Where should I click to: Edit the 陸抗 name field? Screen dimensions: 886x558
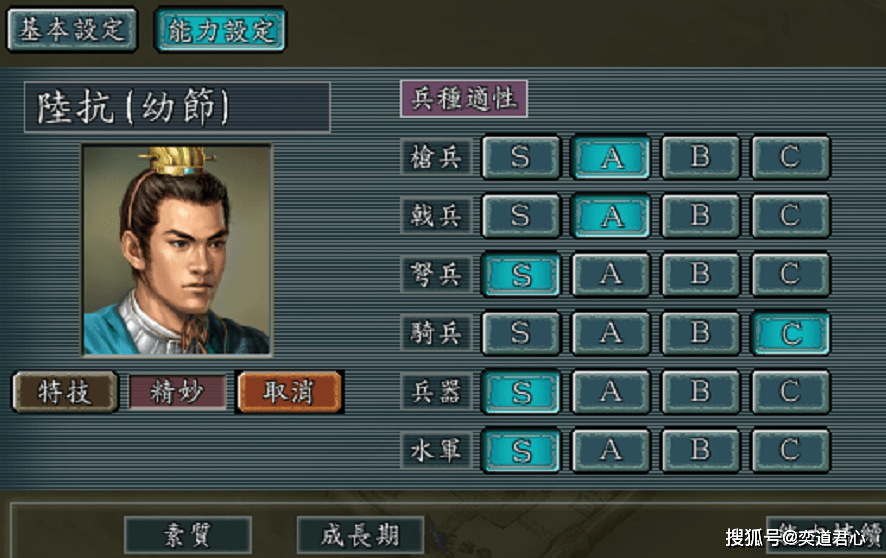click(x=177, y=108)
